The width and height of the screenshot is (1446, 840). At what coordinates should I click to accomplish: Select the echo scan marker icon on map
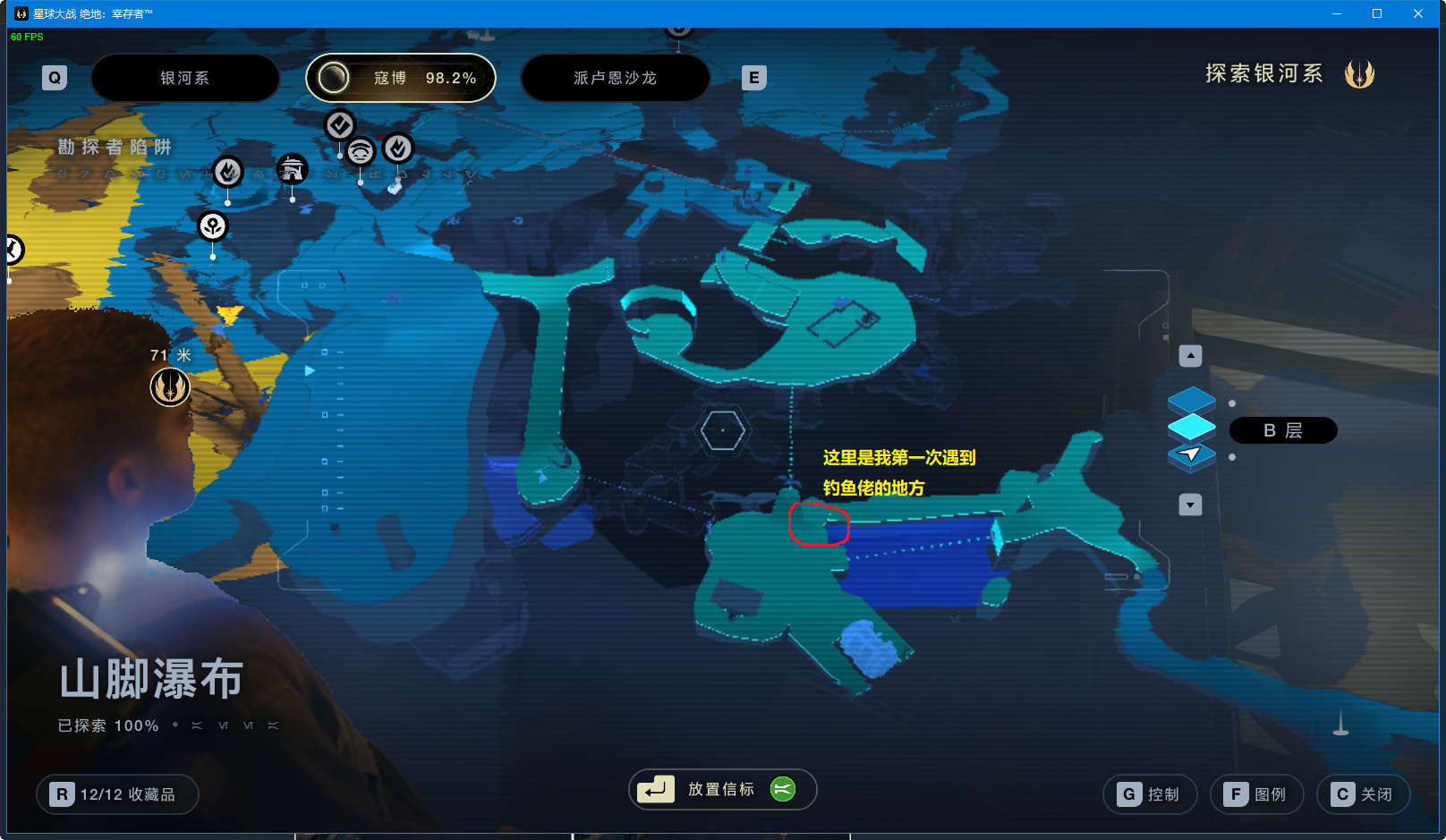tap(359, 152)
